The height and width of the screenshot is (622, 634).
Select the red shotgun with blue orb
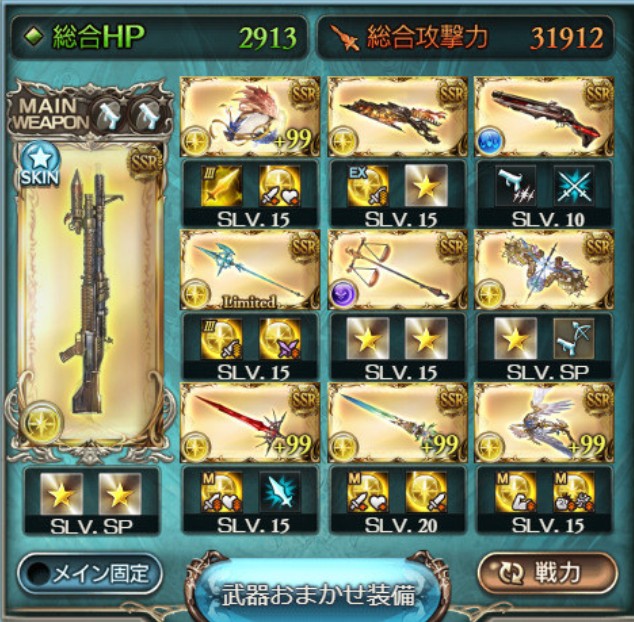pos(544,117)
